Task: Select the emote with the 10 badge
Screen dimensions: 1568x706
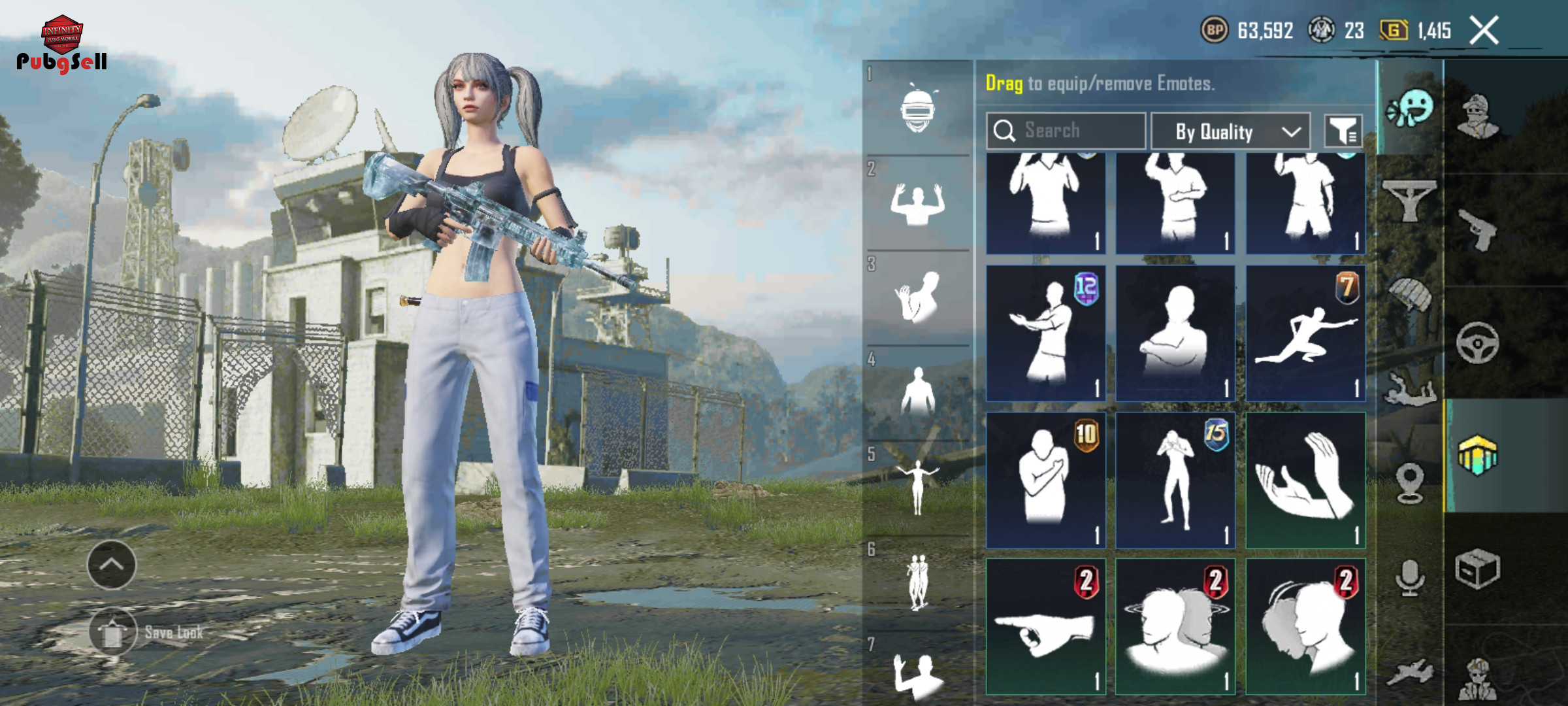Action: coord(1045,480)
